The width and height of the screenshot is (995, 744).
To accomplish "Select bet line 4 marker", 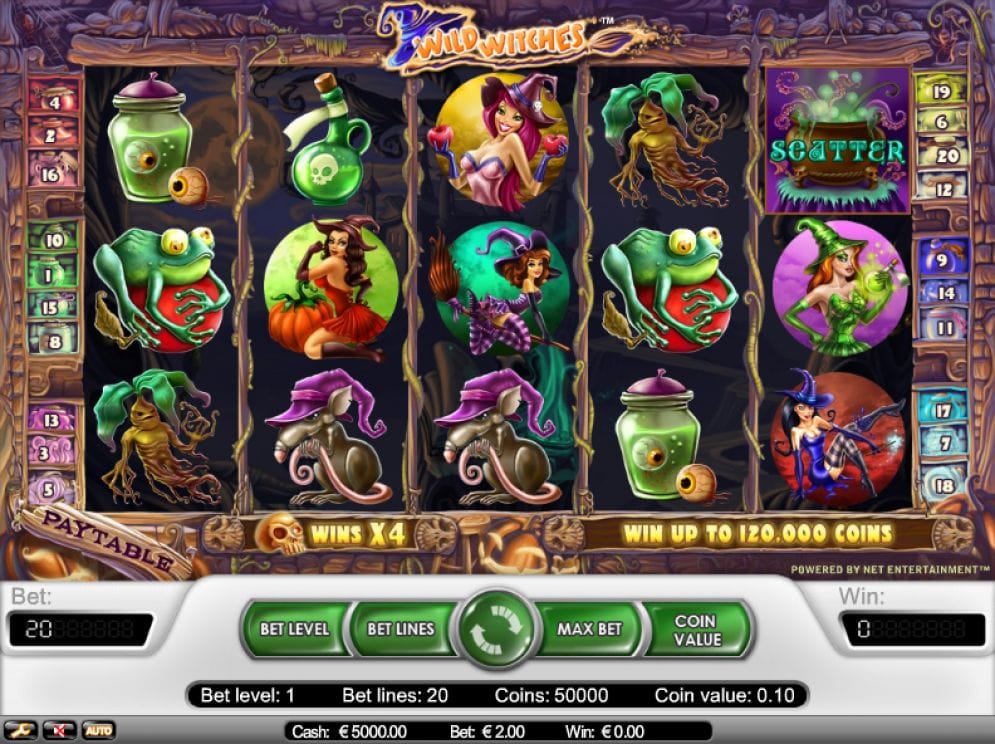I will (x=54, y=101).
